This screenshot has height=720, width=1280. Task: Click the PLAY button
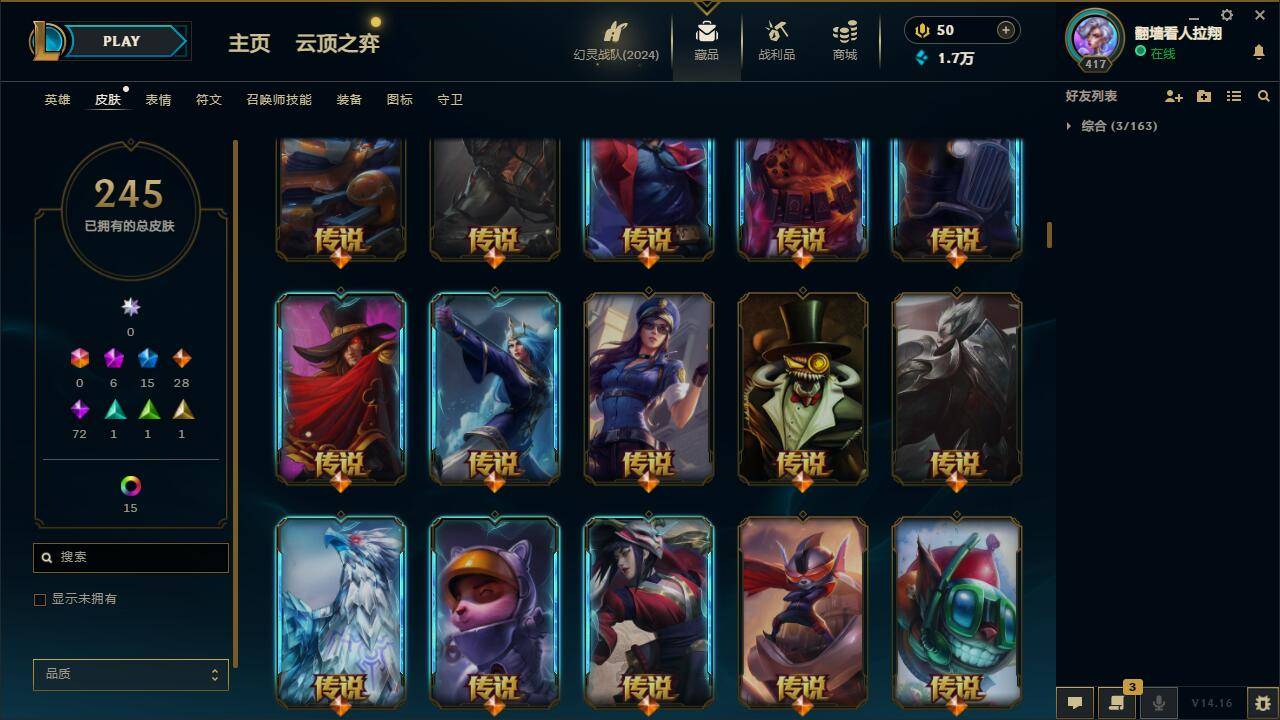[120, 41]
